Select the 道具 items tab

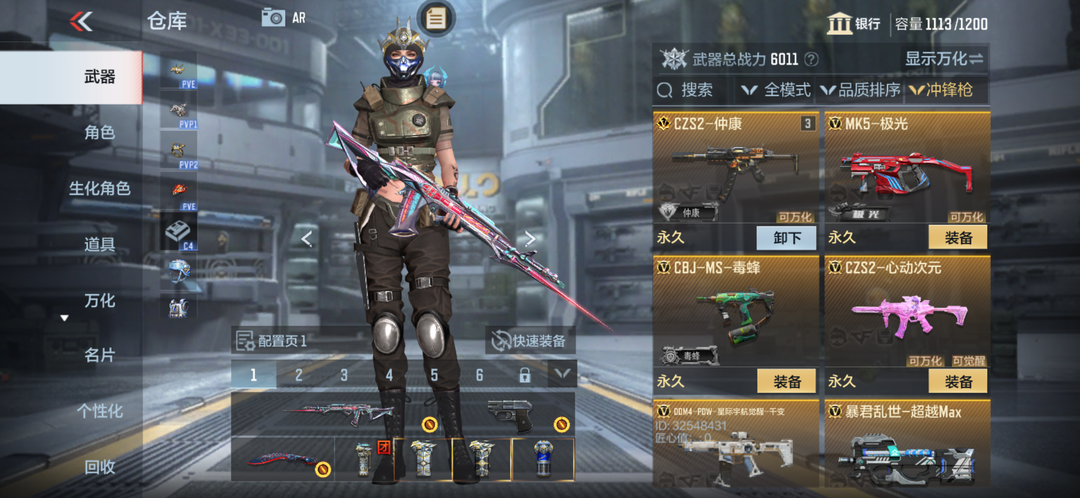click(x=99, y=244)
